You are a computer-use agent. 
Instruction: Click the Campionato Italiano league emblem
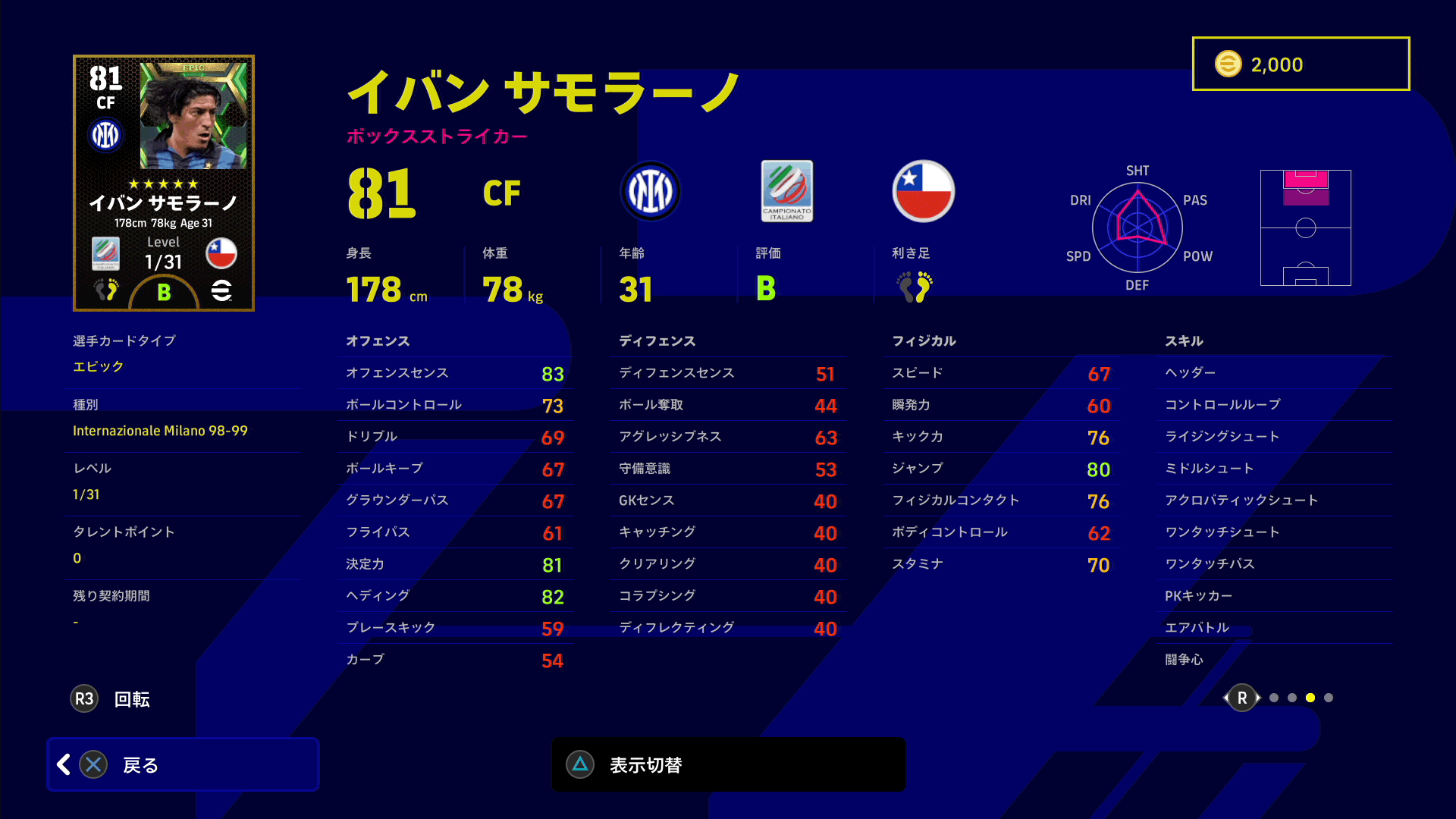(786, 191)
